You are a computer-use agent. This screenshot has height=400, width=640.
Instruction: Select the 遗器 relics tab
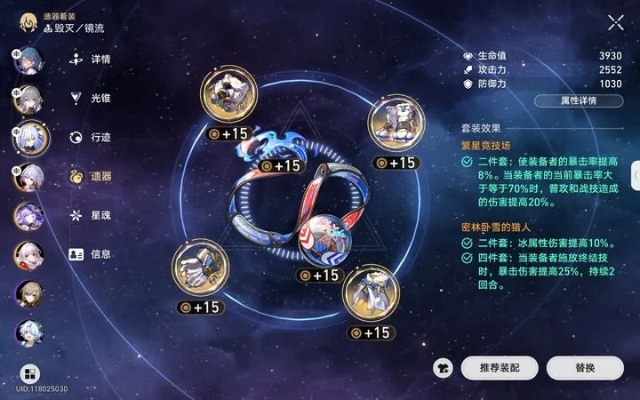(89, 176)
